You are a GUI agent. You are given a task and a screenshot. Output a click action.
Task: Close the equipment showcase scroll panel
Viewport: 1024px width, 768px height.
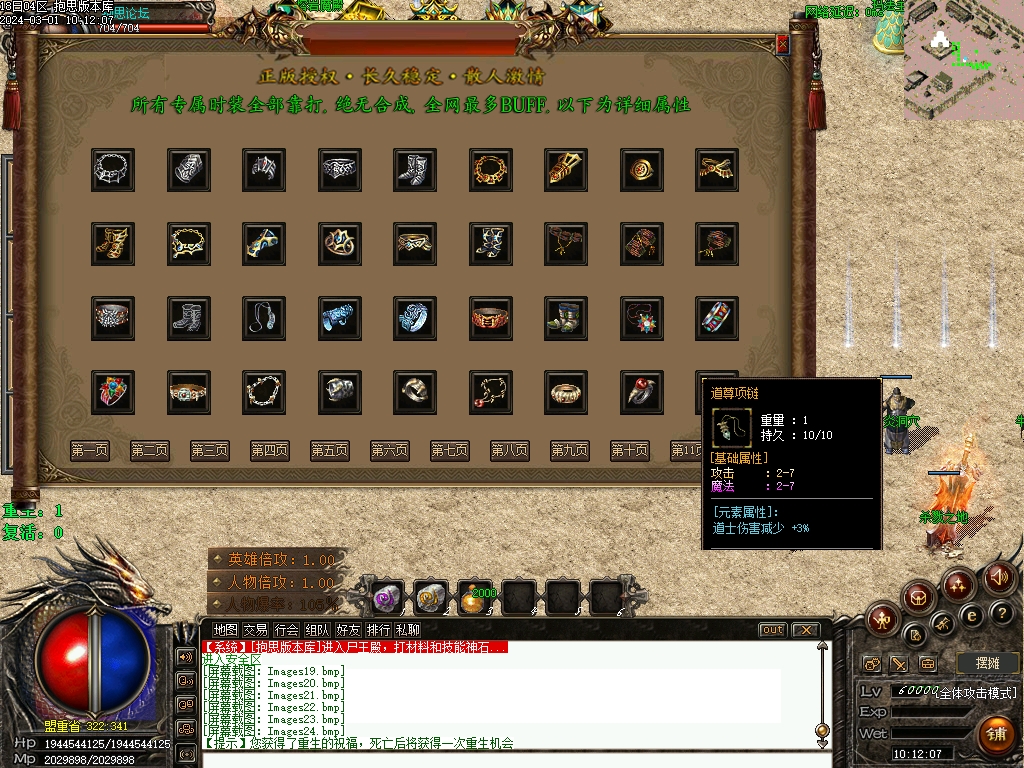tap(782, 45)
